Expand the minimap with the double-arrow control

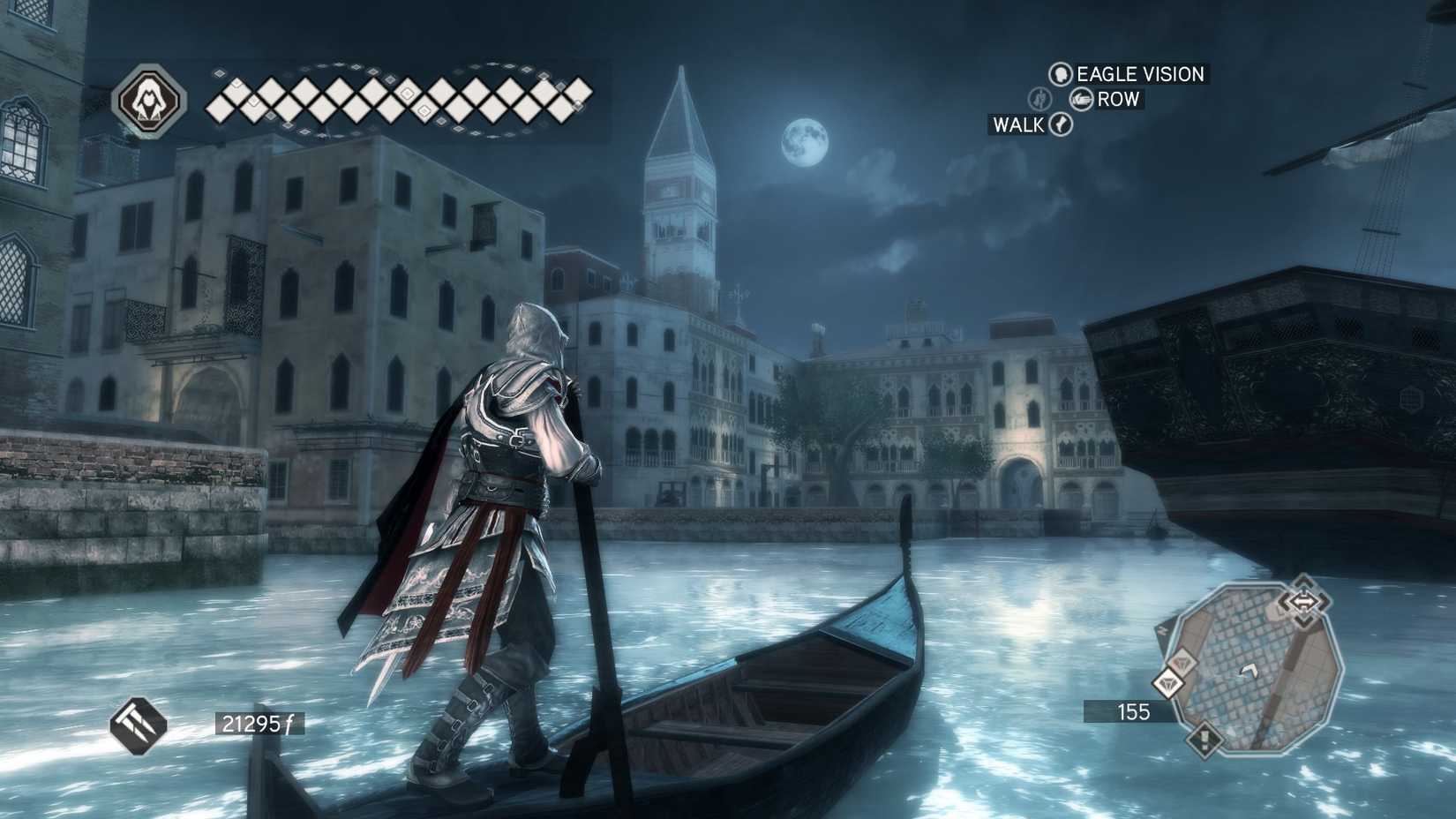coord(1302,601)
